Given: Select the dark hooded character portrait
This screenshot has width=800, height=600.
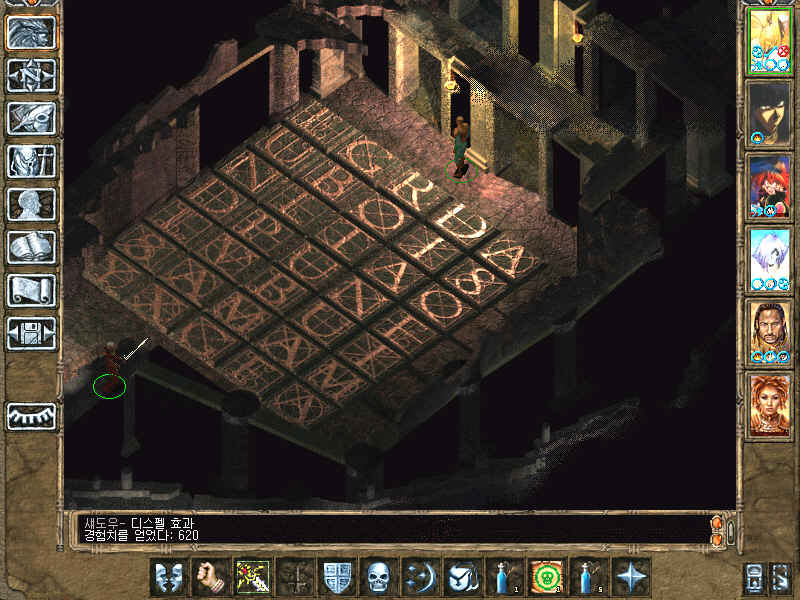Looking at the screenshot, I should (769, 113).
